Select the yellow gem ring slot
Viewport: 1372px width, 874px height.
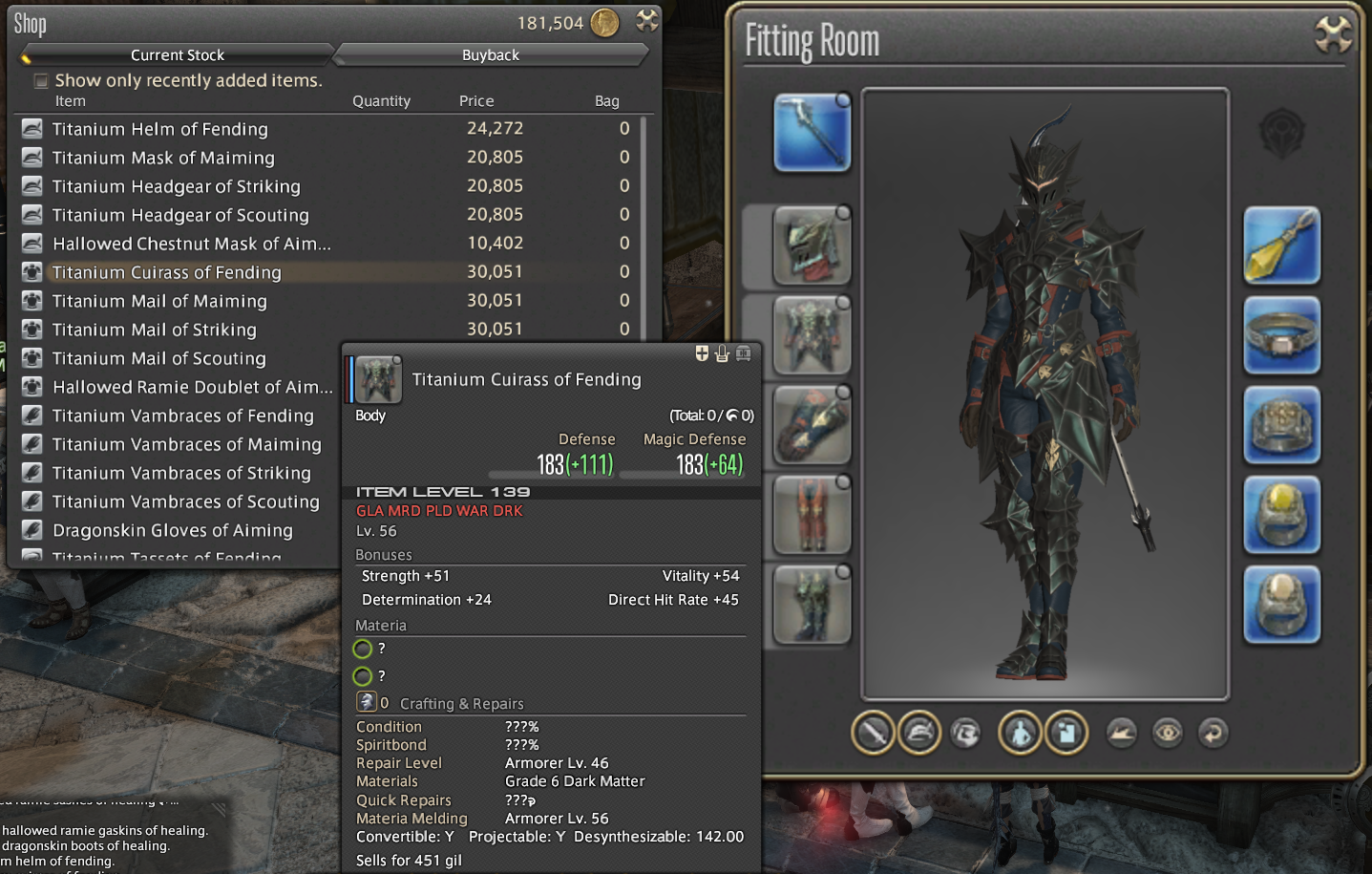pos(1281,515)
